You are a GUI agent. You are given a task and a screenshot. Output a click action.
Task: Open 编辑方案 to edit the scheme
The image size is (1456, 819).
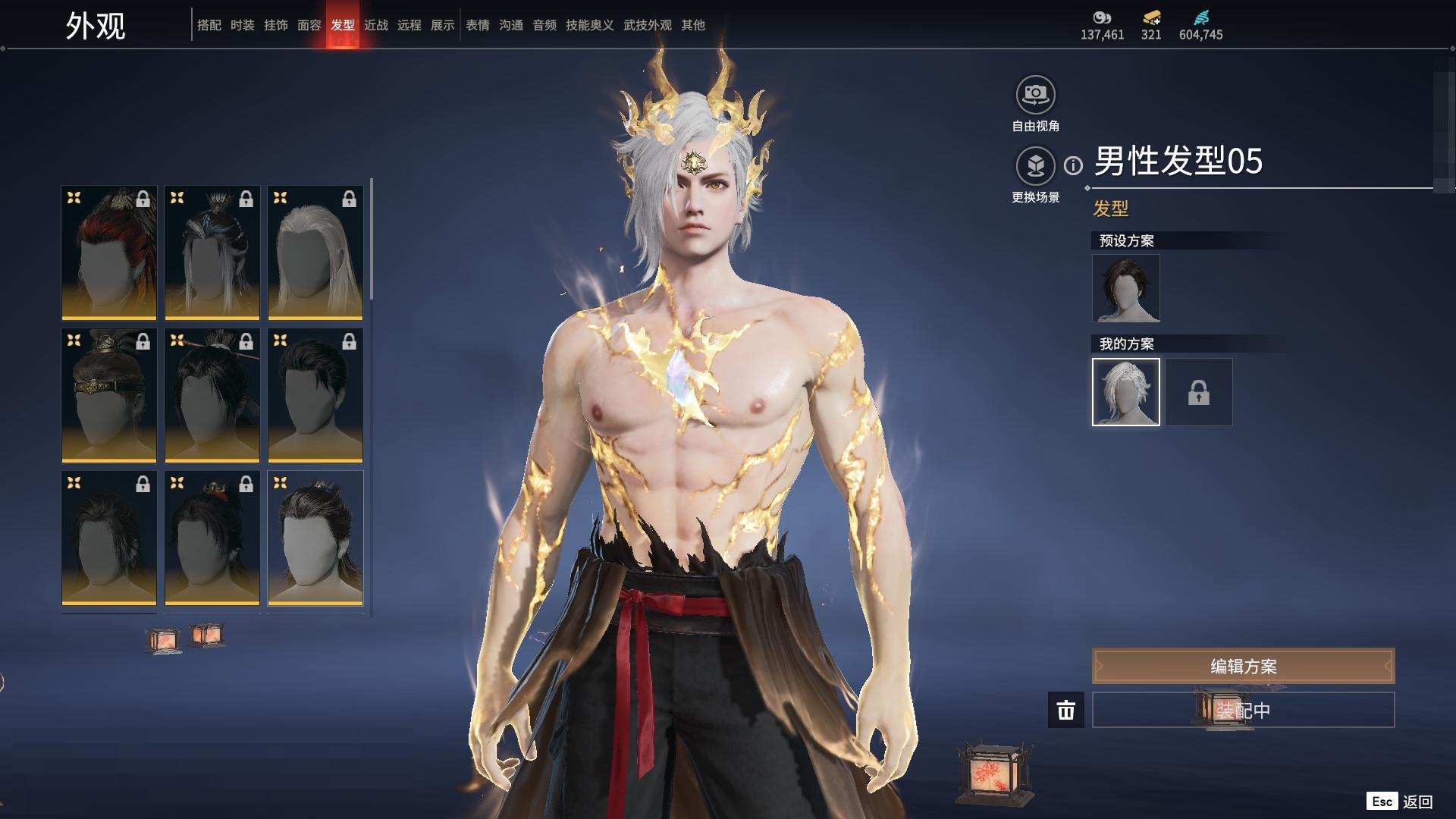(1243, 666)
